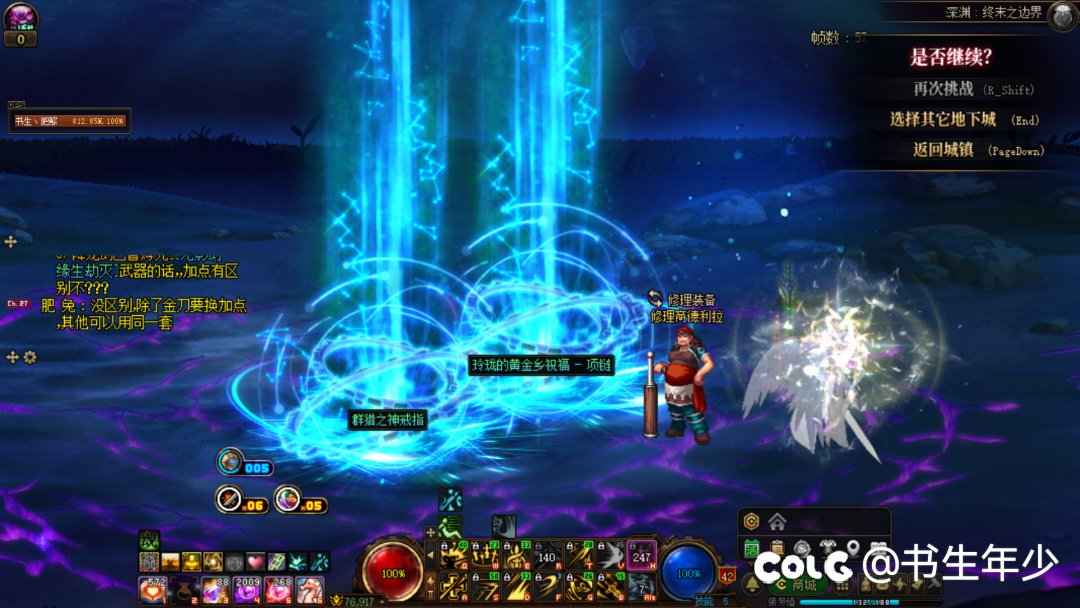Open the green calendar activity icon
This screenshot has width=1080, height=608.
752,548
